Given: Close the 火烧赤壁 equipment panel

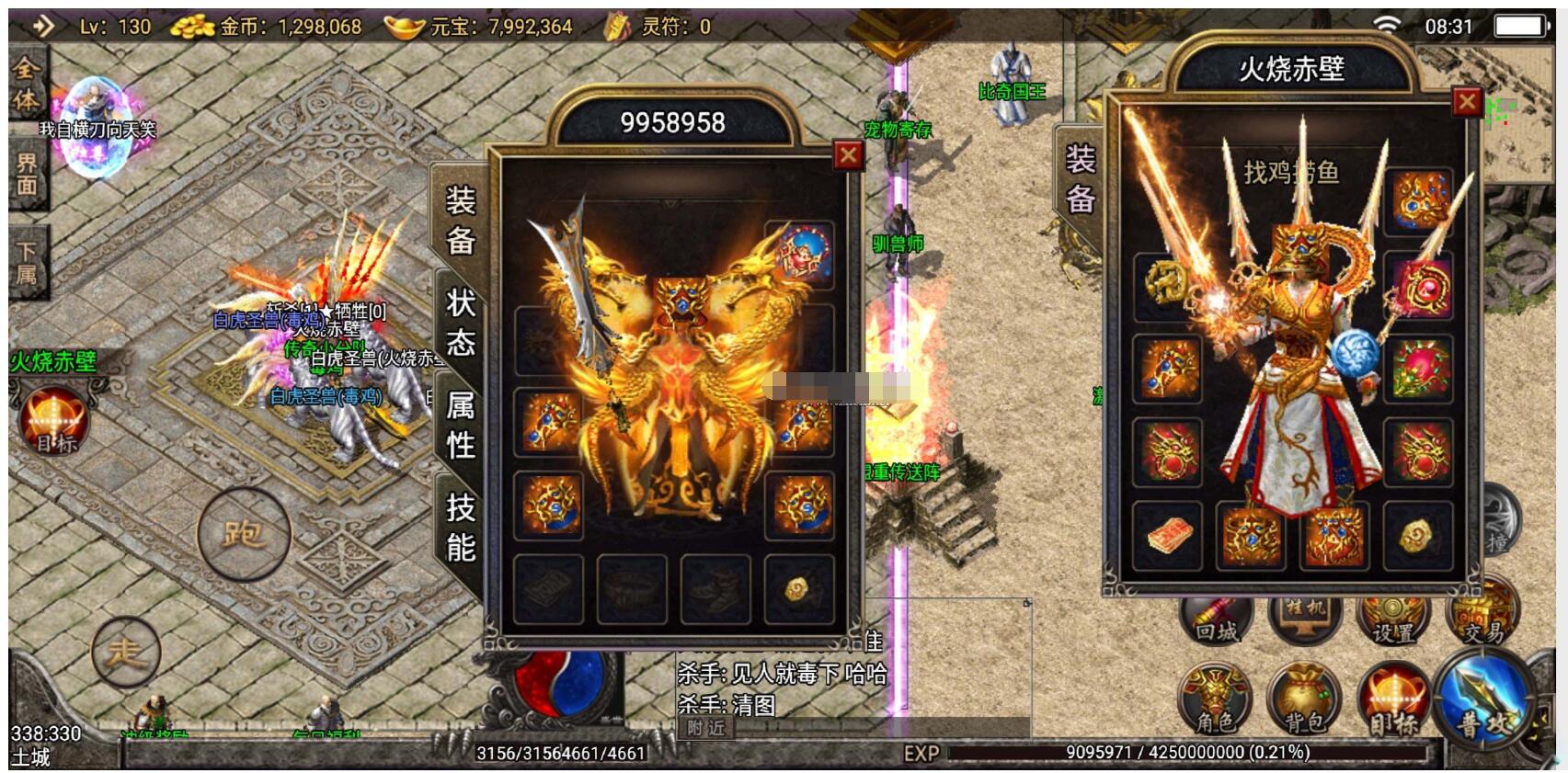Looking at the screenshot, I should (x=1466, y=102).
